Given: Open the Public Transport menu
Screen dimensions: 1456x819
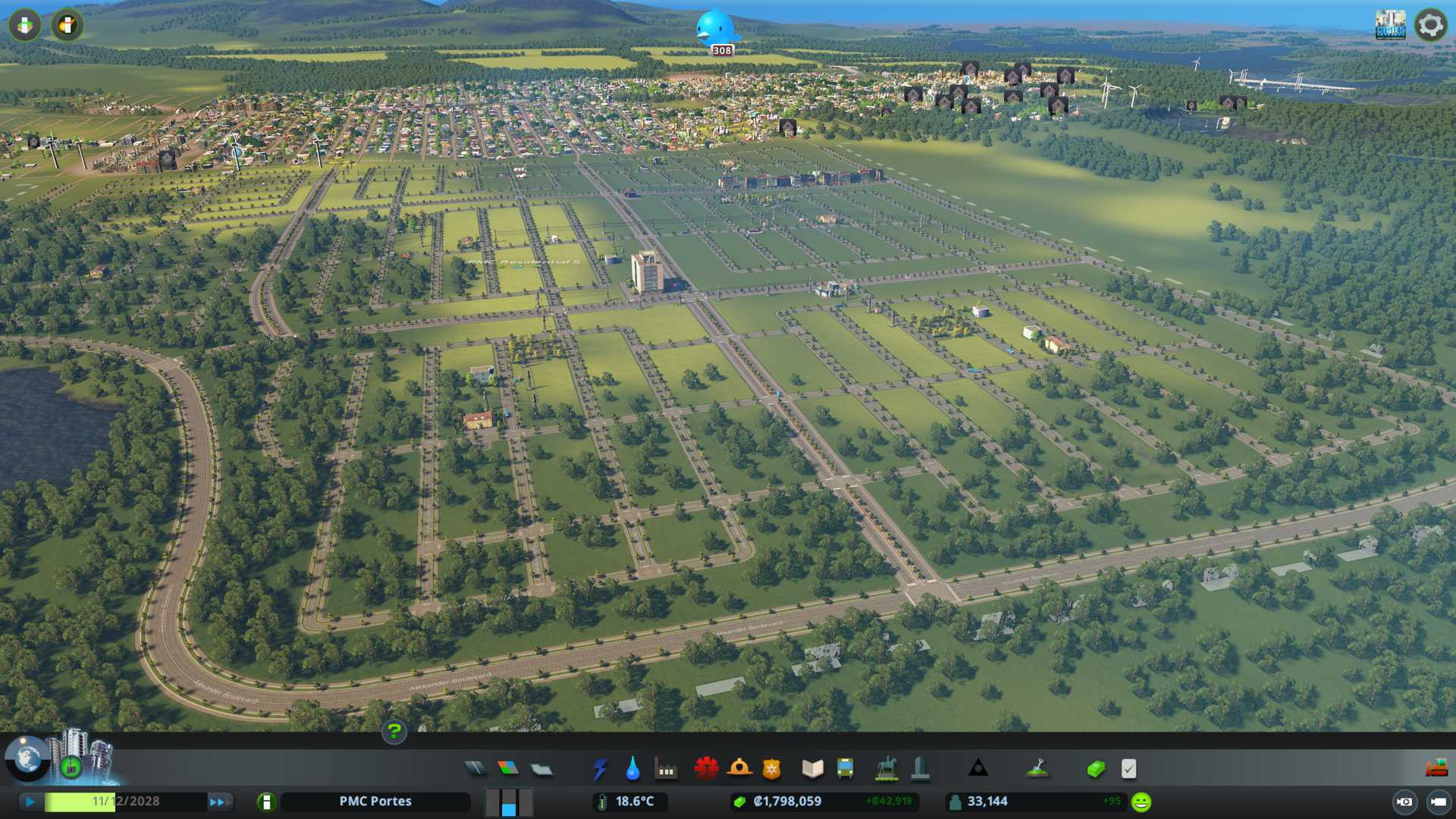Looking at the screenshot, I should 845,769.
